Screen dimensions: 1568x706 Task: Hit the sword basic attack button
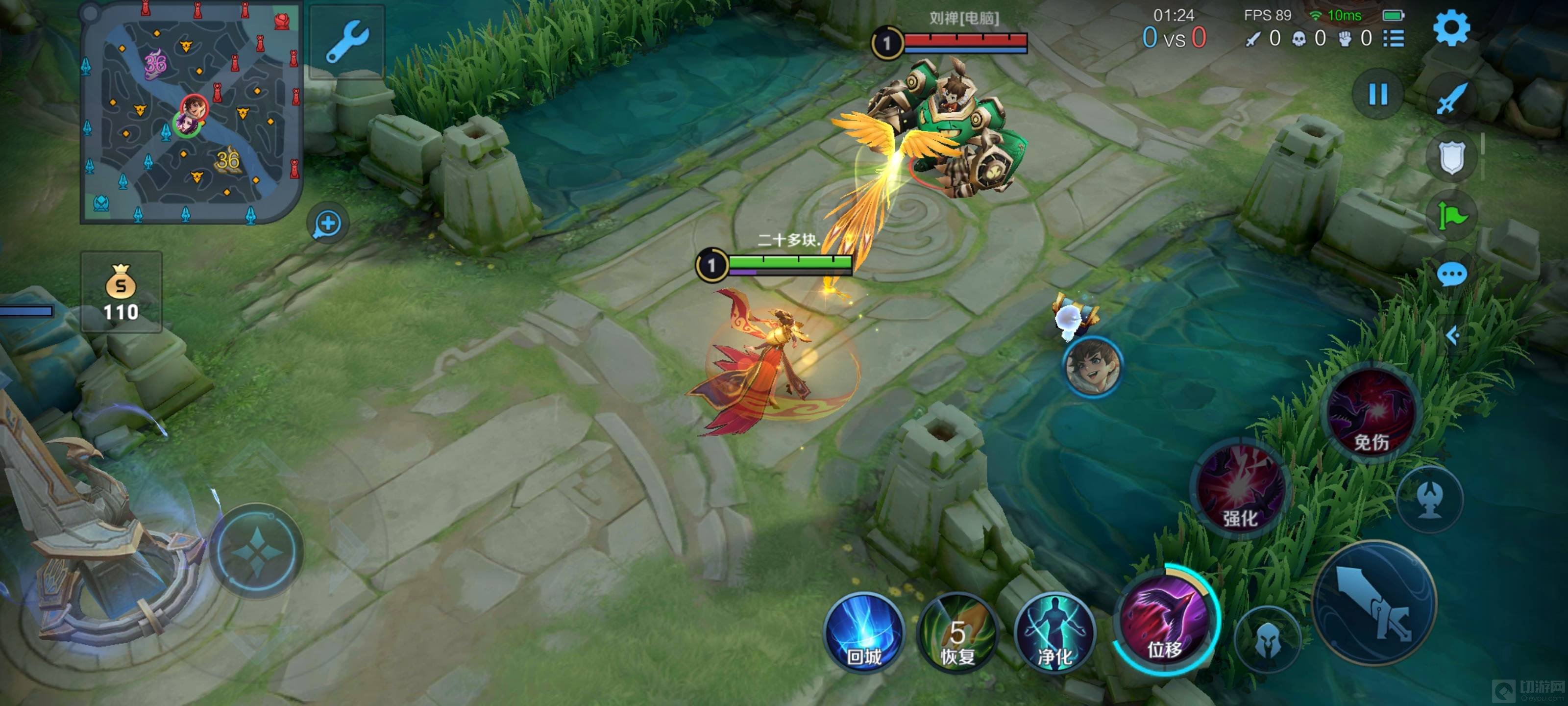(x=1374, y=603)
